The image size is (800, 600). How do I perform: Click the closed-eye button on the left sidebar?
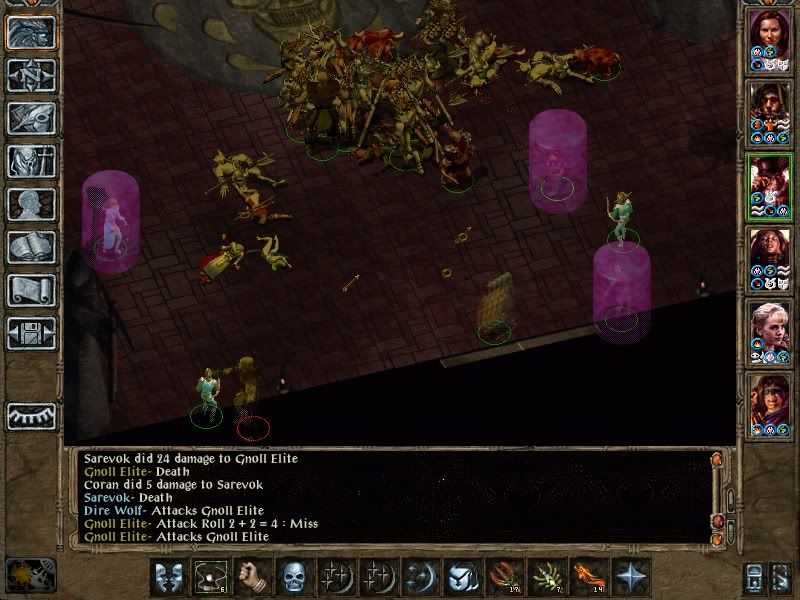click(x=31, y=416)
